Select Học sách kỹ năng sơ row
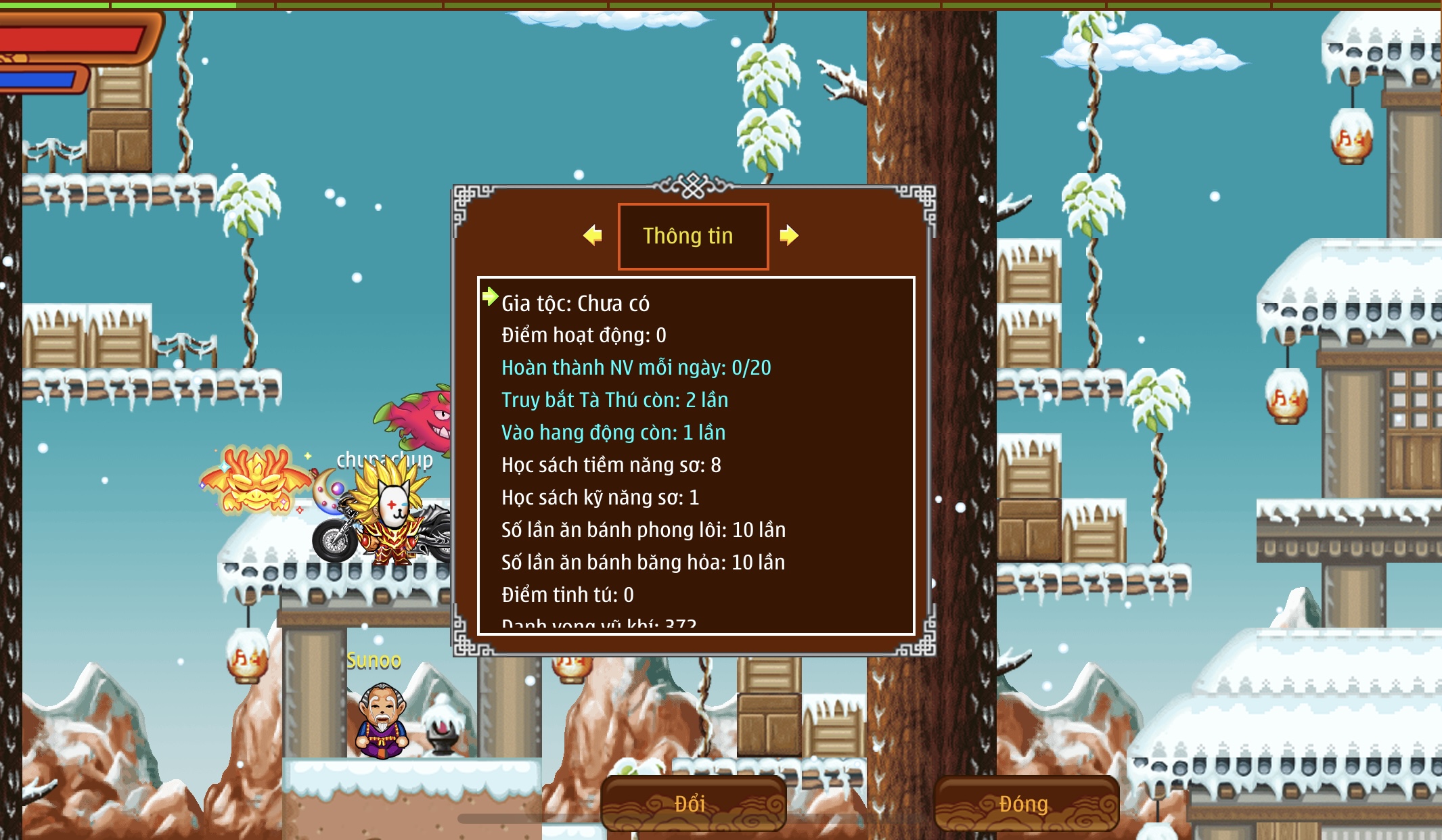Screen dimensions: 1442x840 tap(600, 498)
